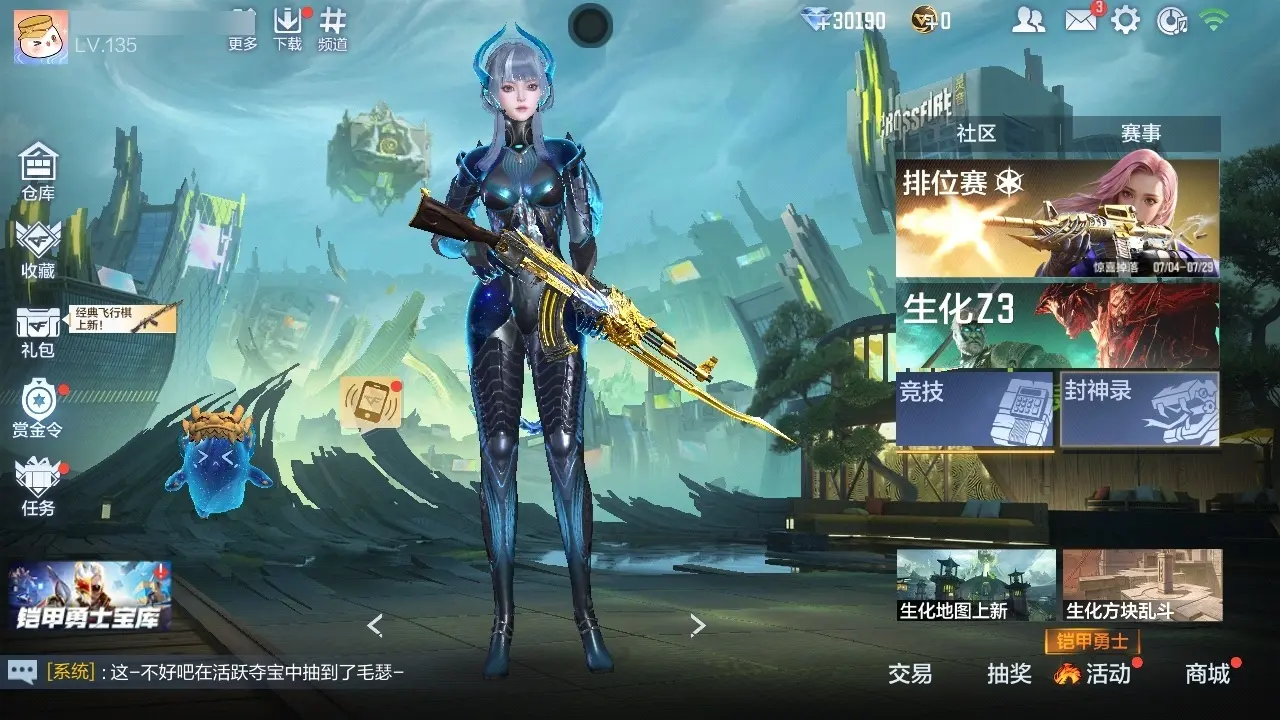The width and height of the screenshot is (1280, 720).
Task: Choose the 封神录 mode tile
Action: point(1140,409)
